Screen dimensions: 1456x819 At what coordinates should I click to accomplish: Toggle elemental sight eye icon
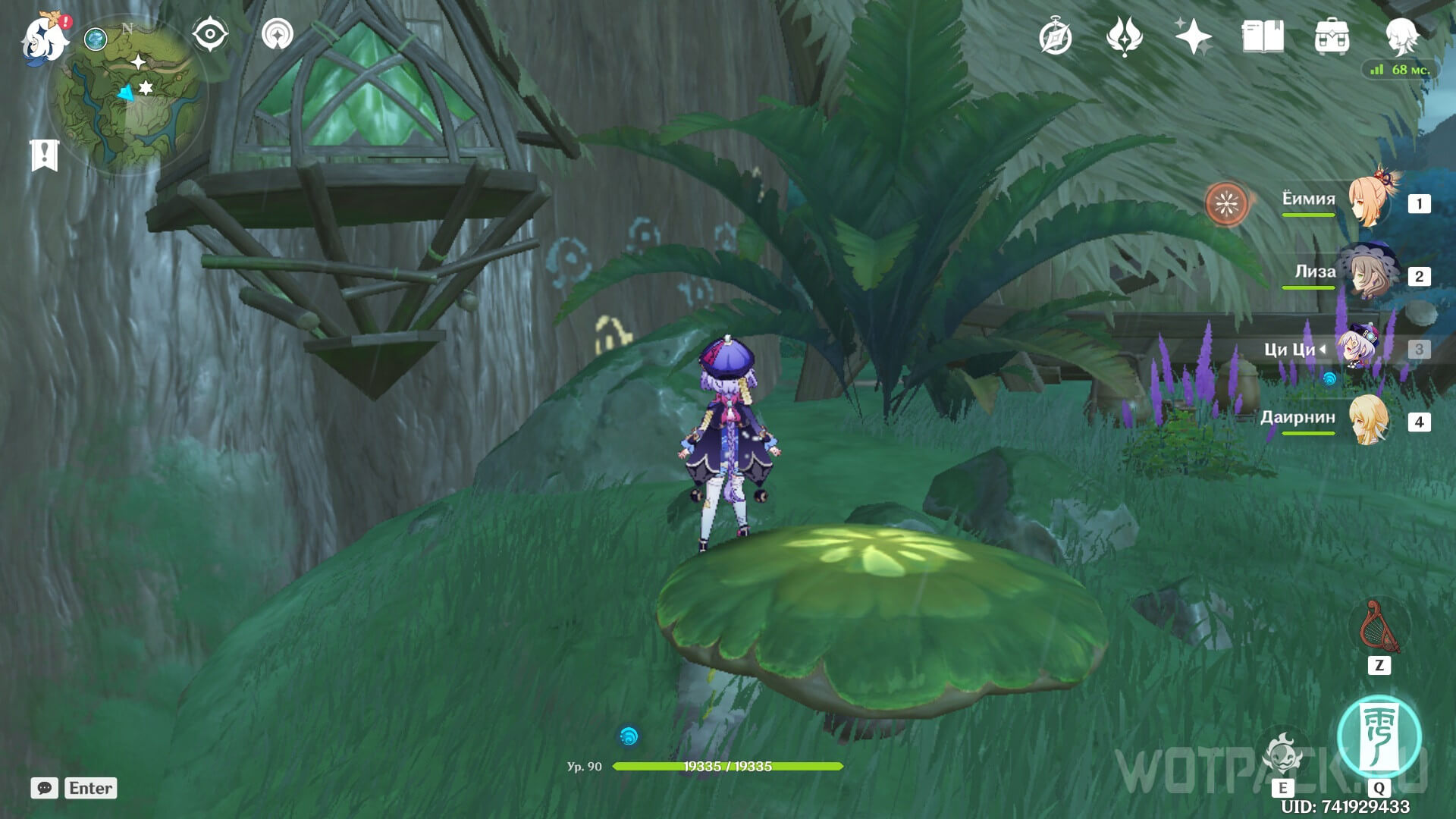tap(209, 35)
